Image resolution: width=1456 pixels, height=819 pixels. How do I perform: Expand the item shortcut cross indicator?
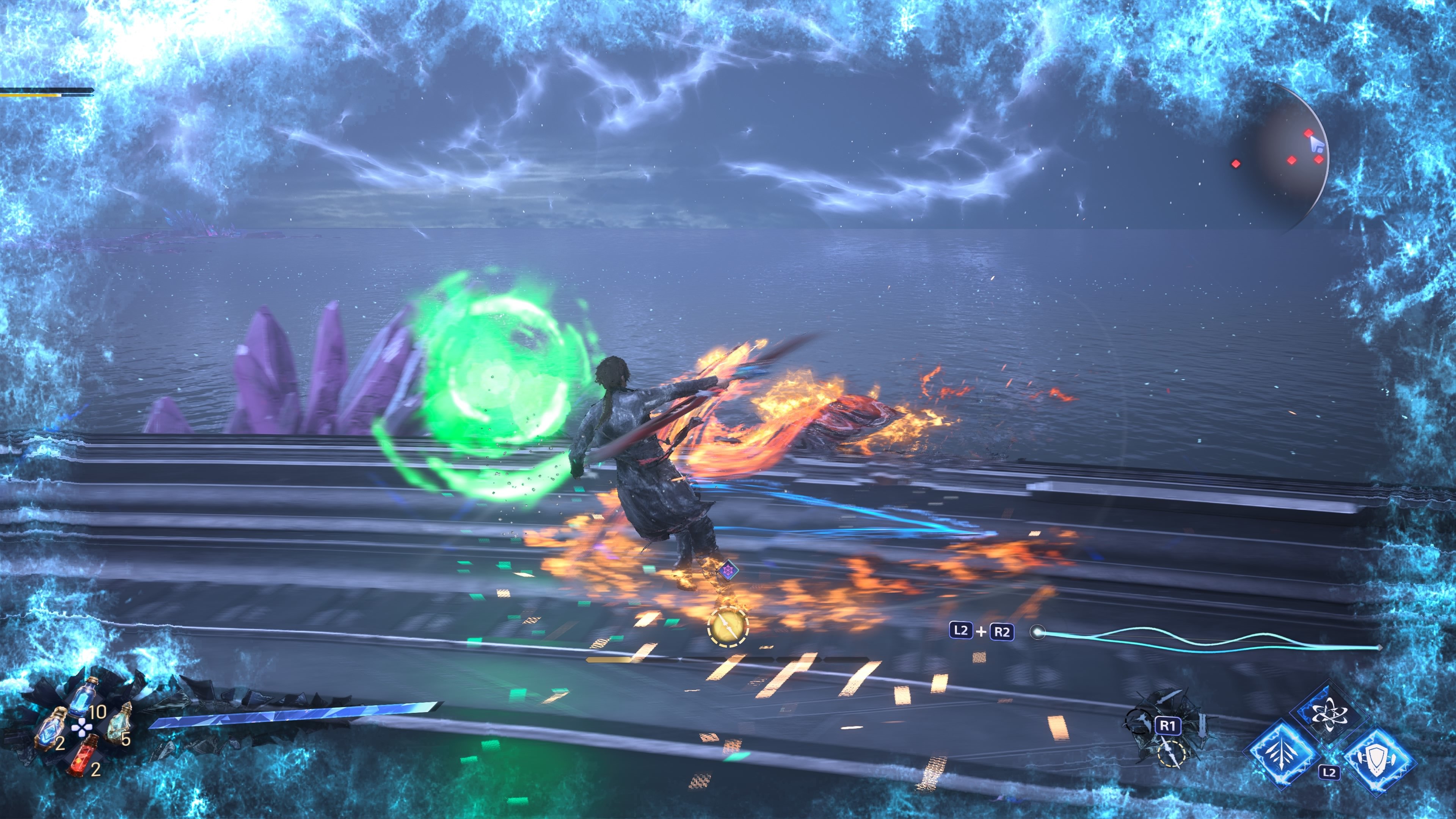83,728
